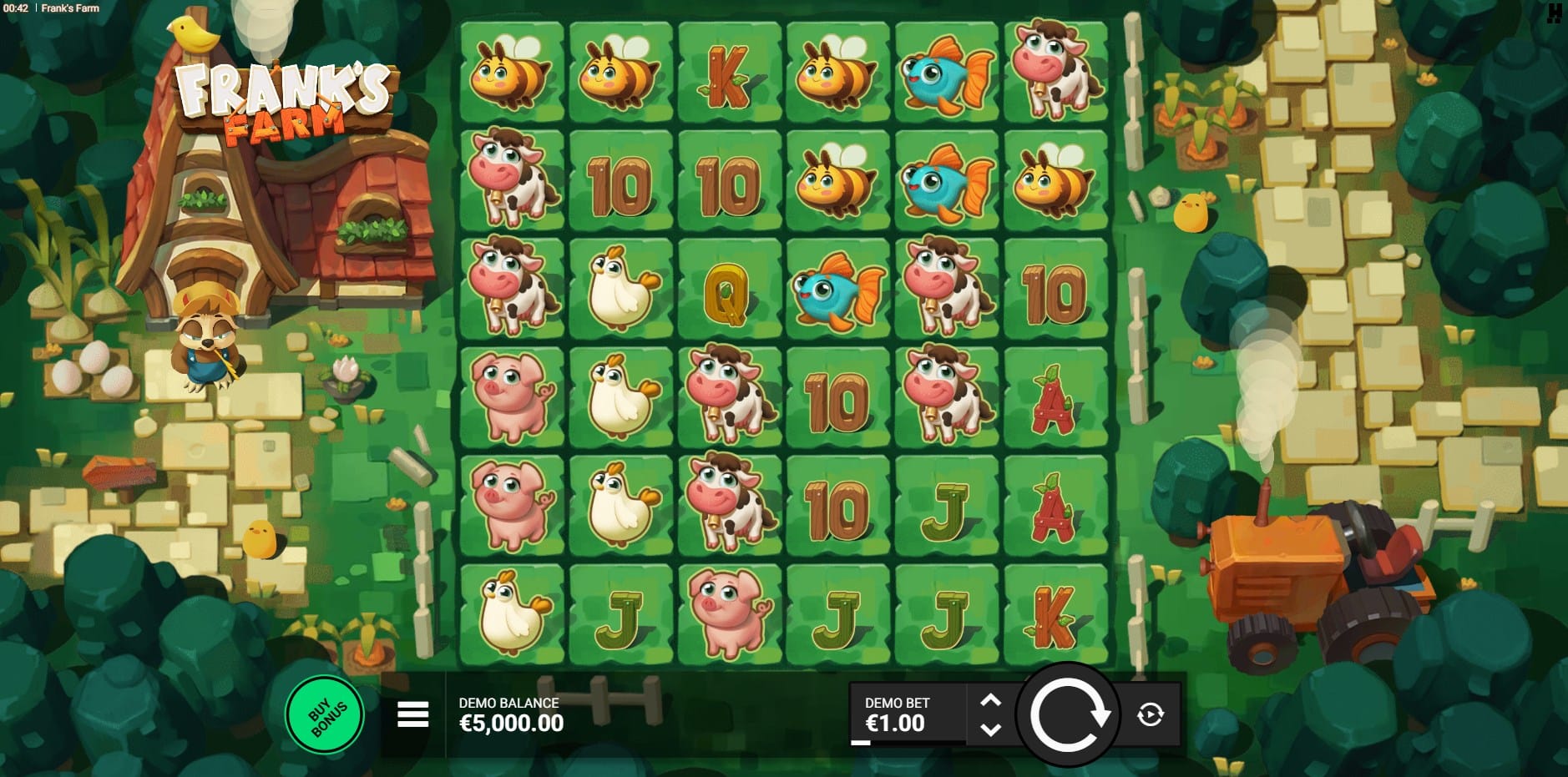Increase the demo bet with the up arrow
The image size is (1568, 777).
tap(990, 701)
